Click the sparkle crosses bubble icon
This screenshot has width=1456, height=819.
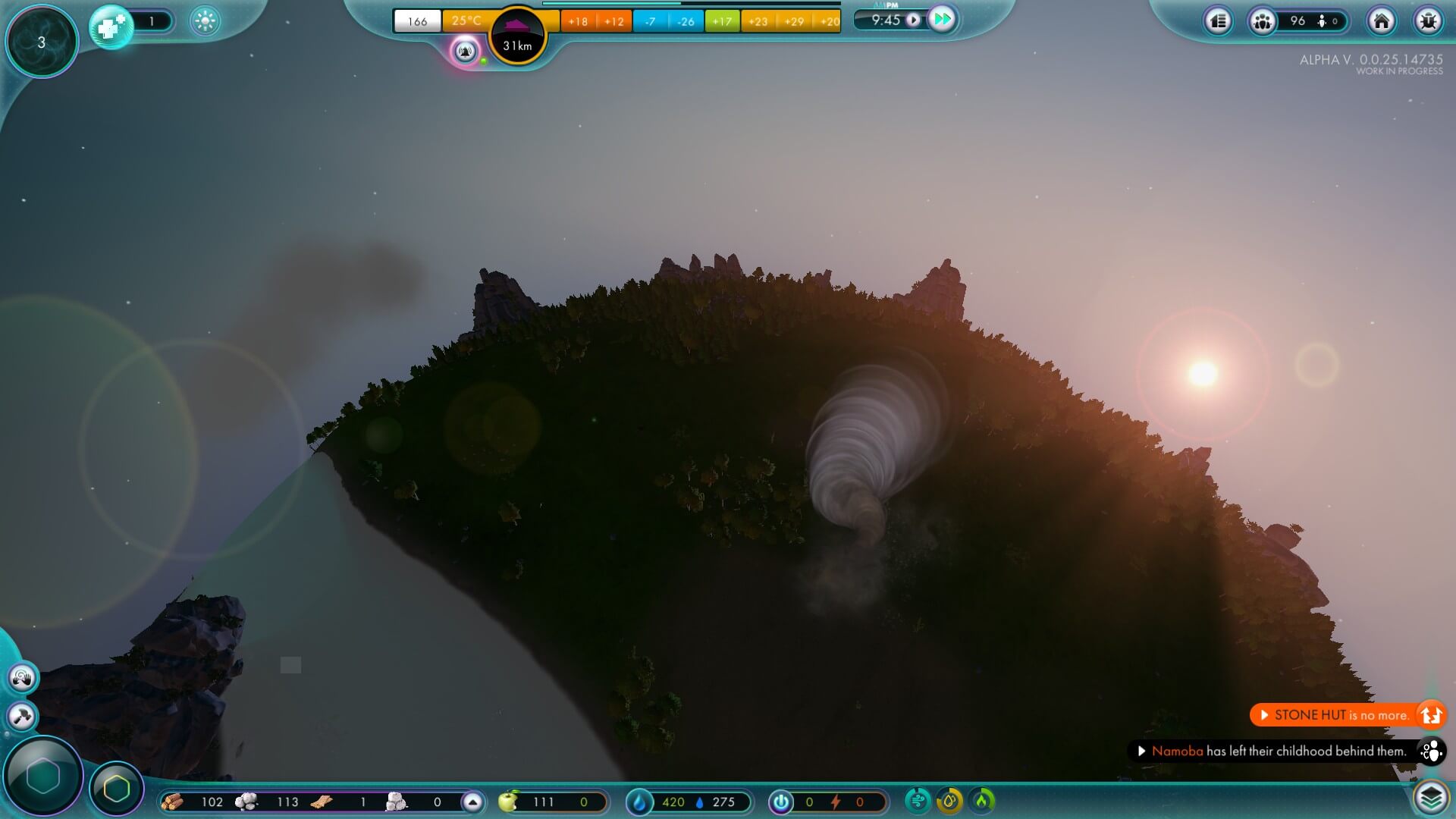[x=111, y=27]
